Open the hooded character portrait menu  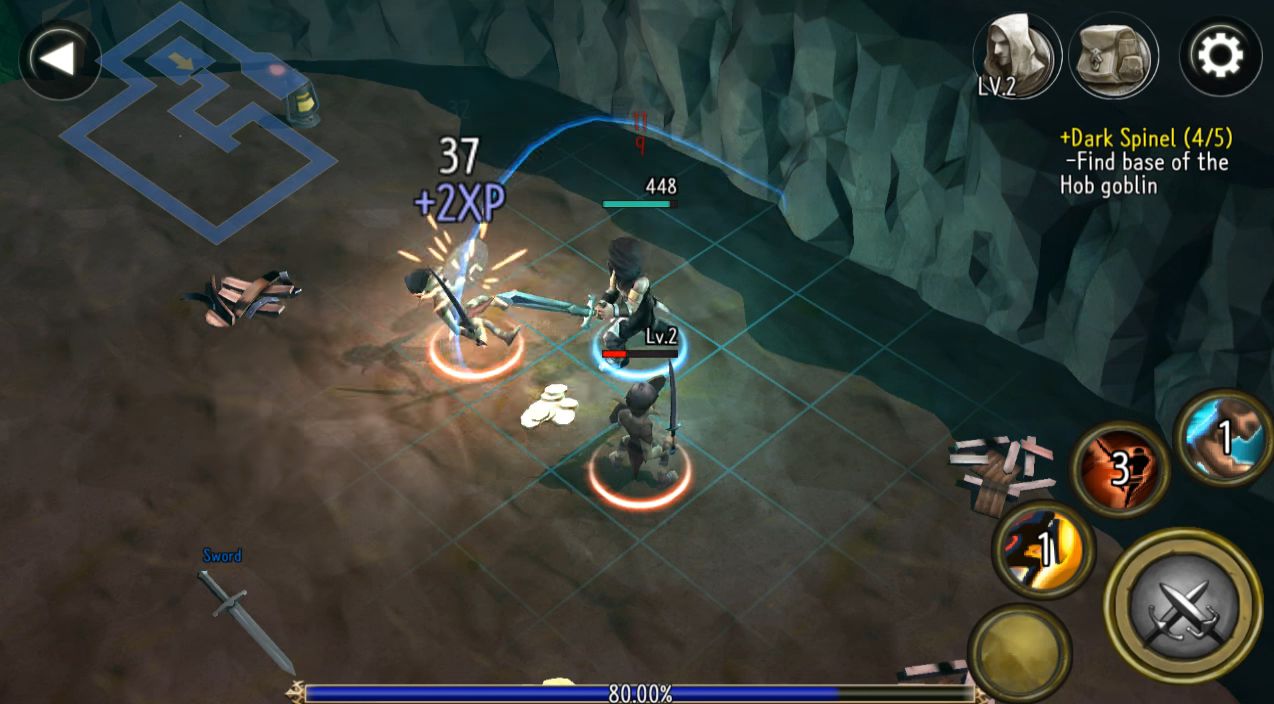coord(1017,56)
